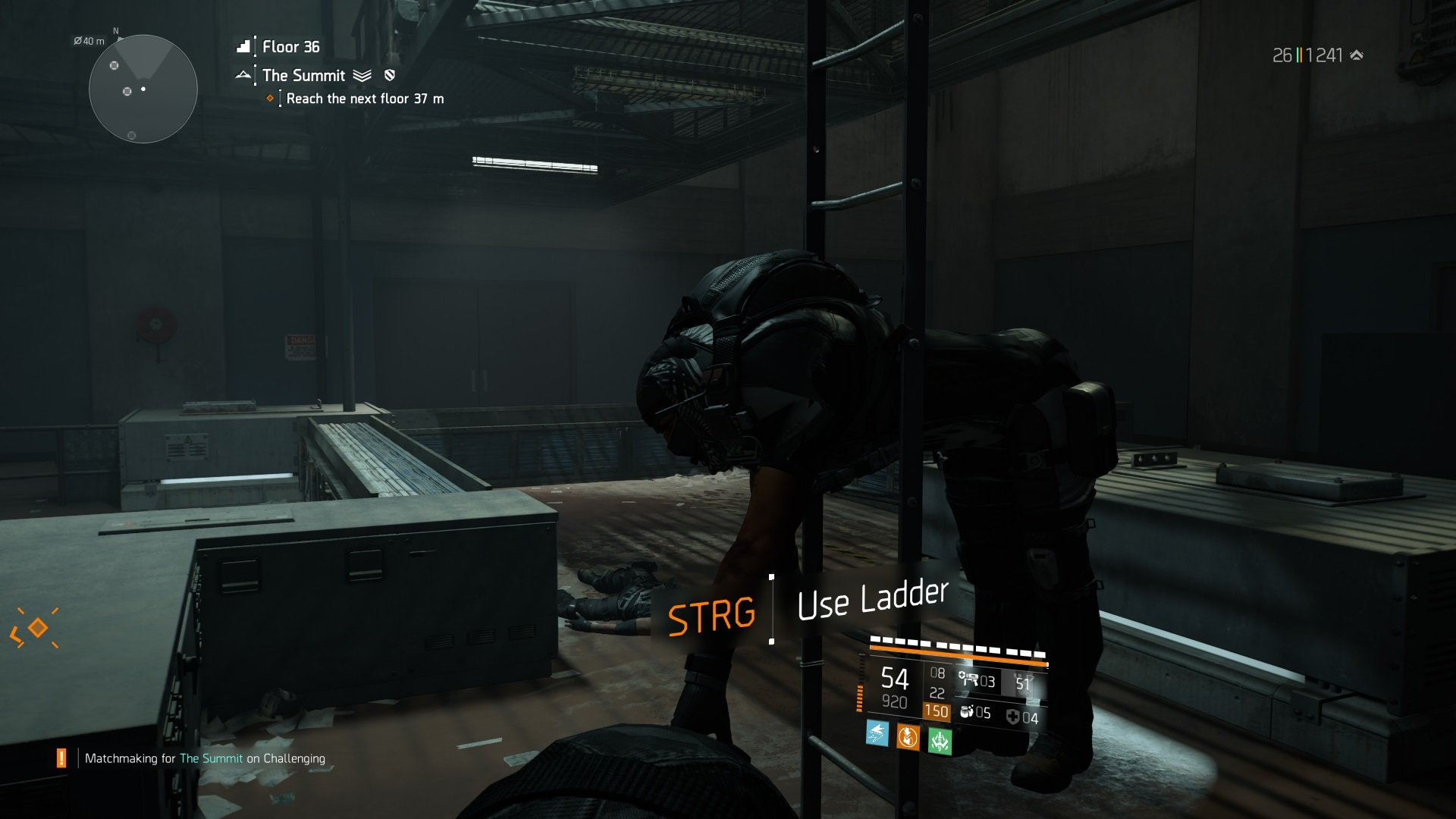The height and width of the screenshot is (819, 1456).
Task: Expand the difficulty chevrons beside The Summit
Action: (x=362, y=75)
